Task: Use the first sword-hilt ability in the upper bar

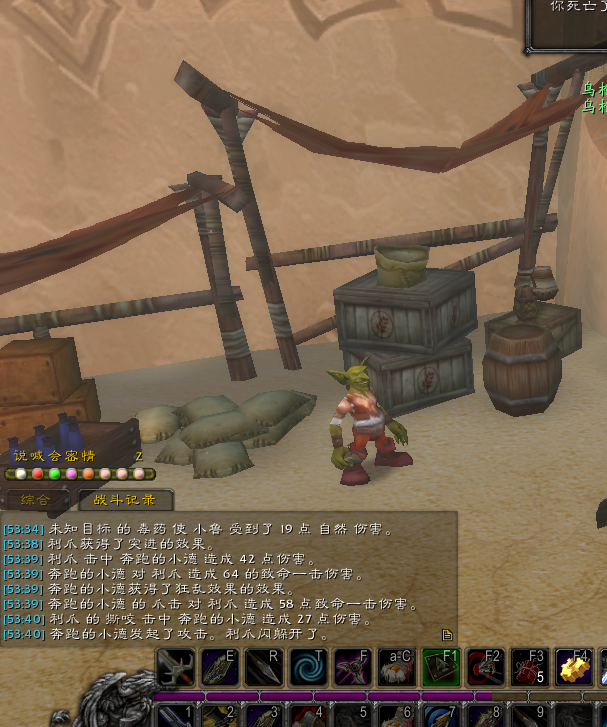Action: pyautogui.click(x=175, y=667)
